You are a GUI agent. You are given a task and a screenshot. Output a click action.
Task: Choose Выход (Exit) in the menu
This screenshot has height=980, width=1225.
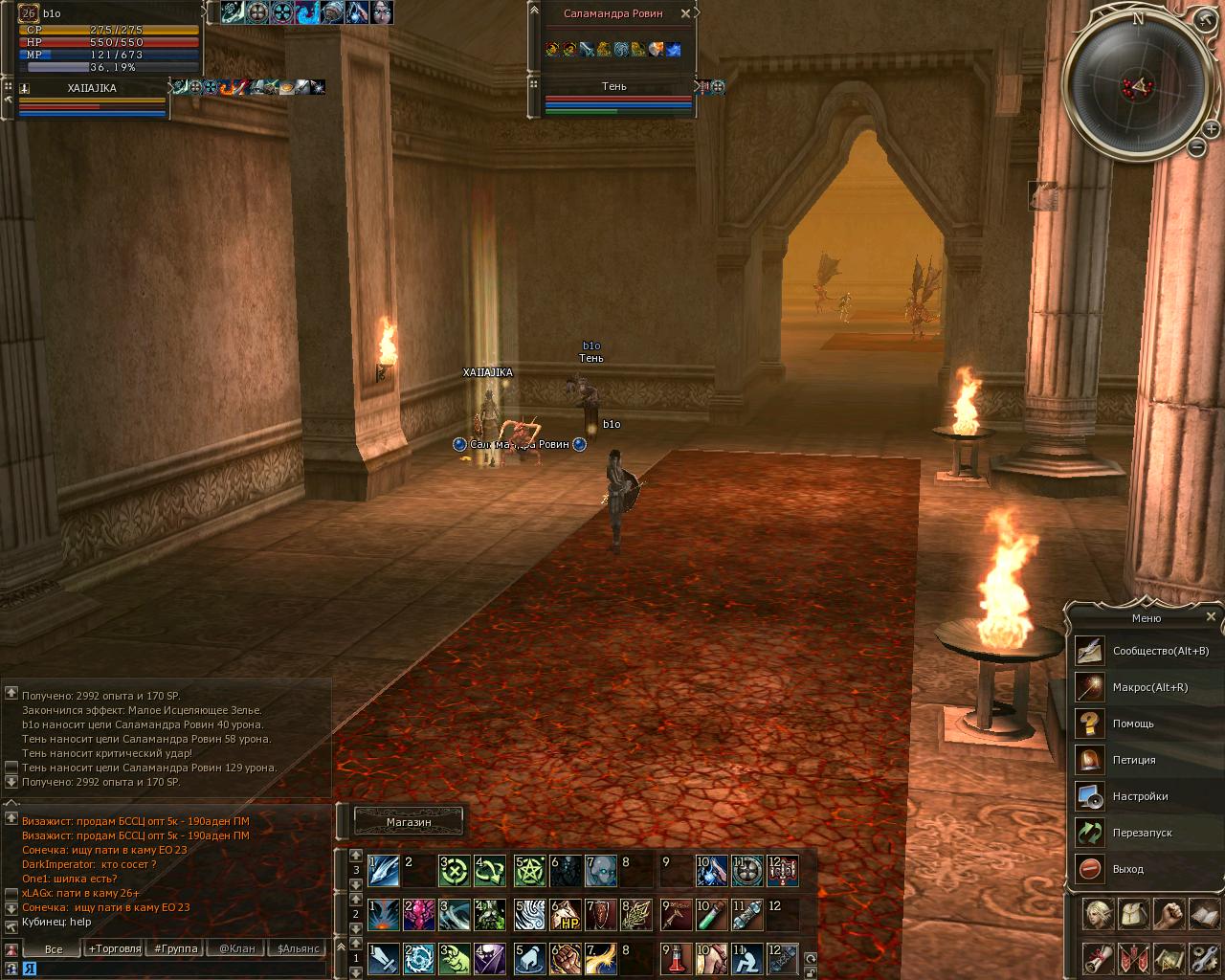[1127, 869]
